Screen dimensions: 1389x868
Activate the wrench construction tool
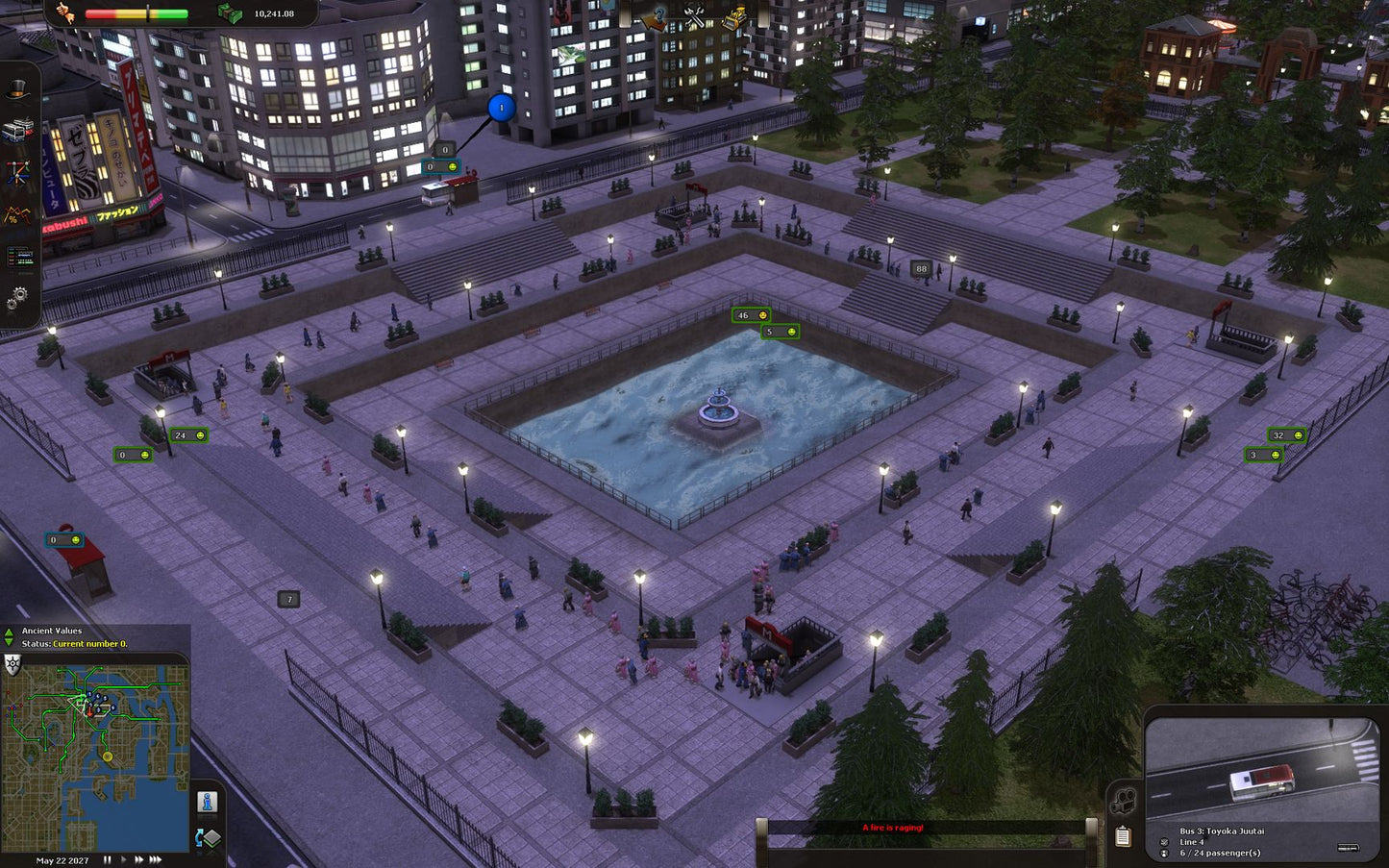(695, 17)
